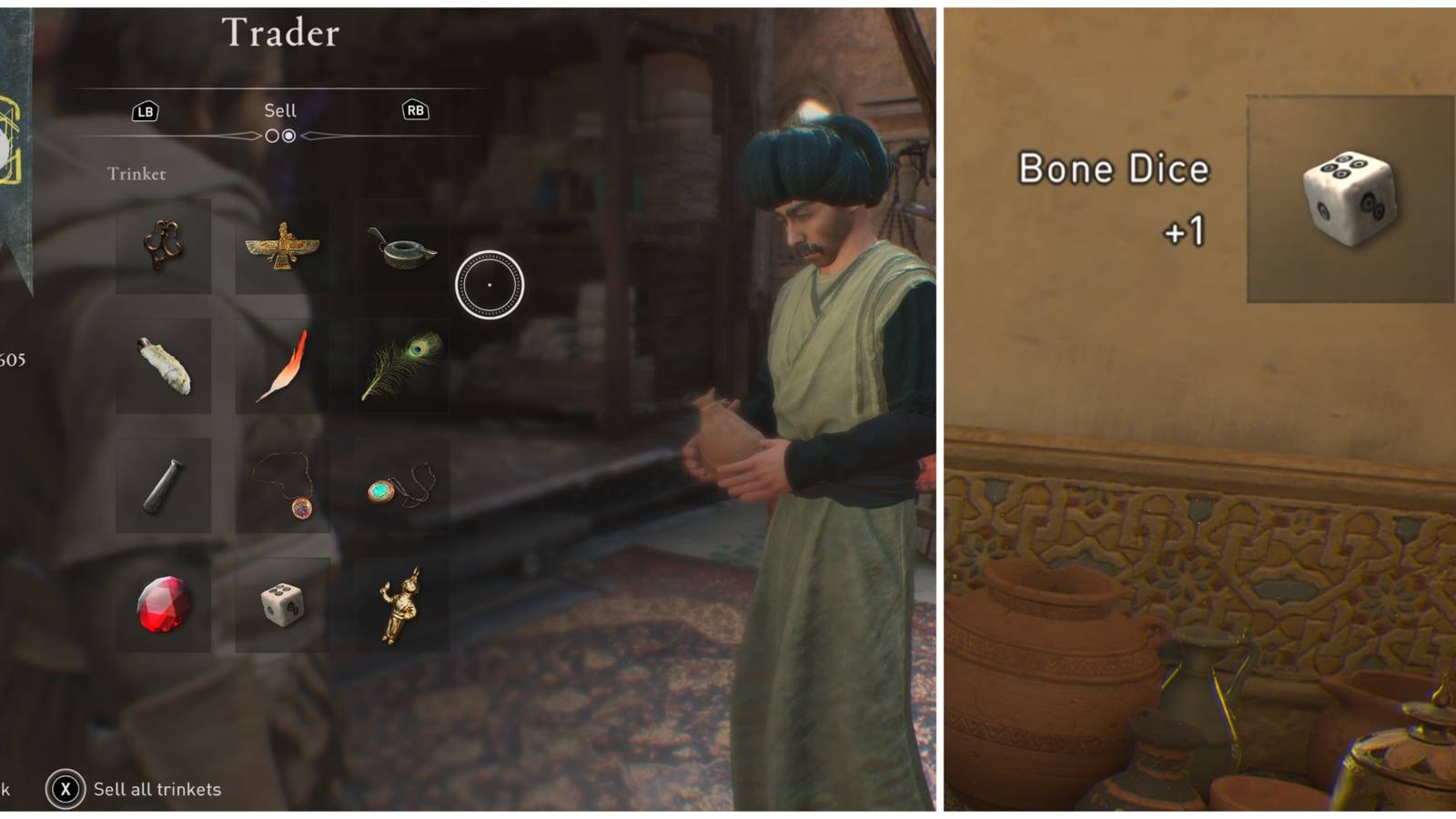Select the bone dice in the trinket grid
The image size is (1456, 819).
[282, 605]
